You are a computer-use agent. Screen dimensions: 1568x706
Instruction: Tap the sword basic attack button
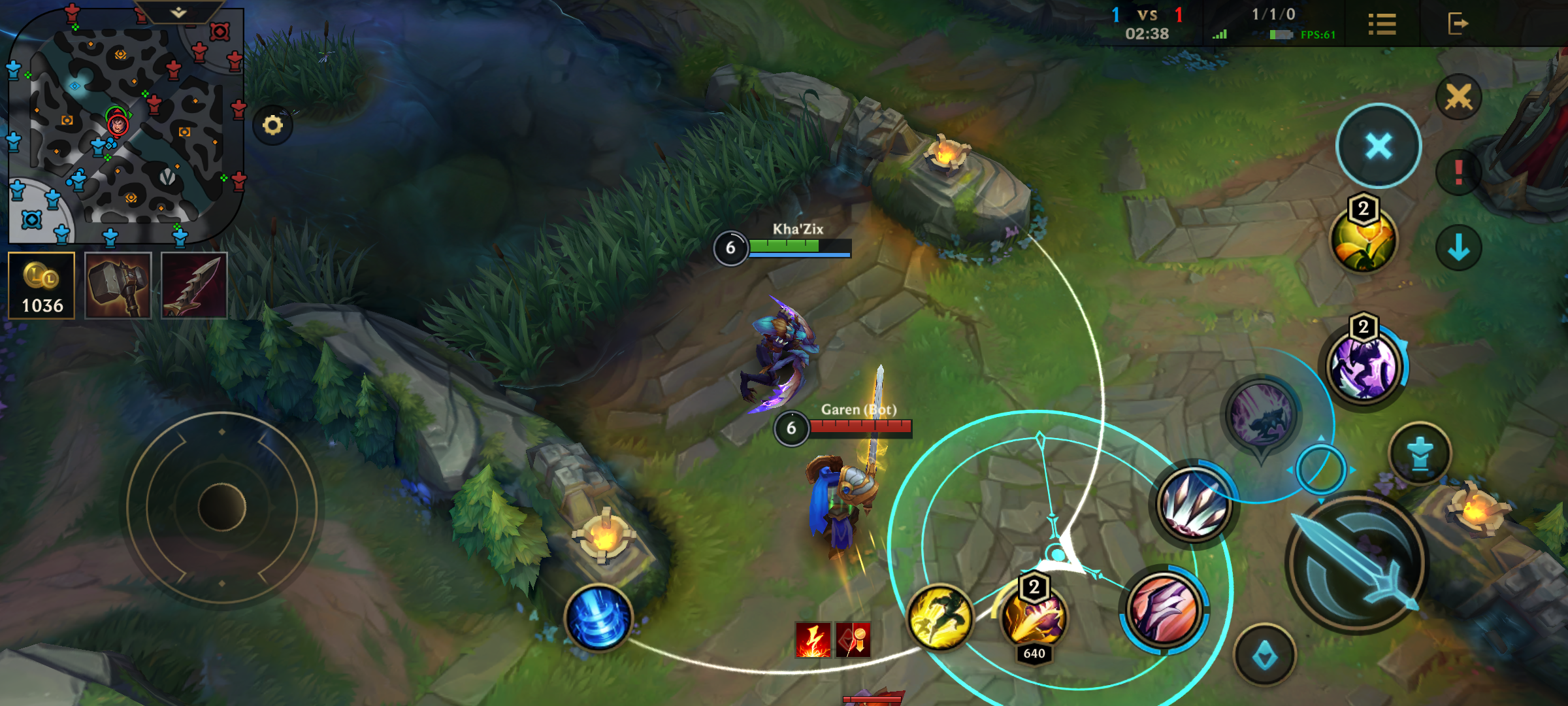[x=1356, y=562]
